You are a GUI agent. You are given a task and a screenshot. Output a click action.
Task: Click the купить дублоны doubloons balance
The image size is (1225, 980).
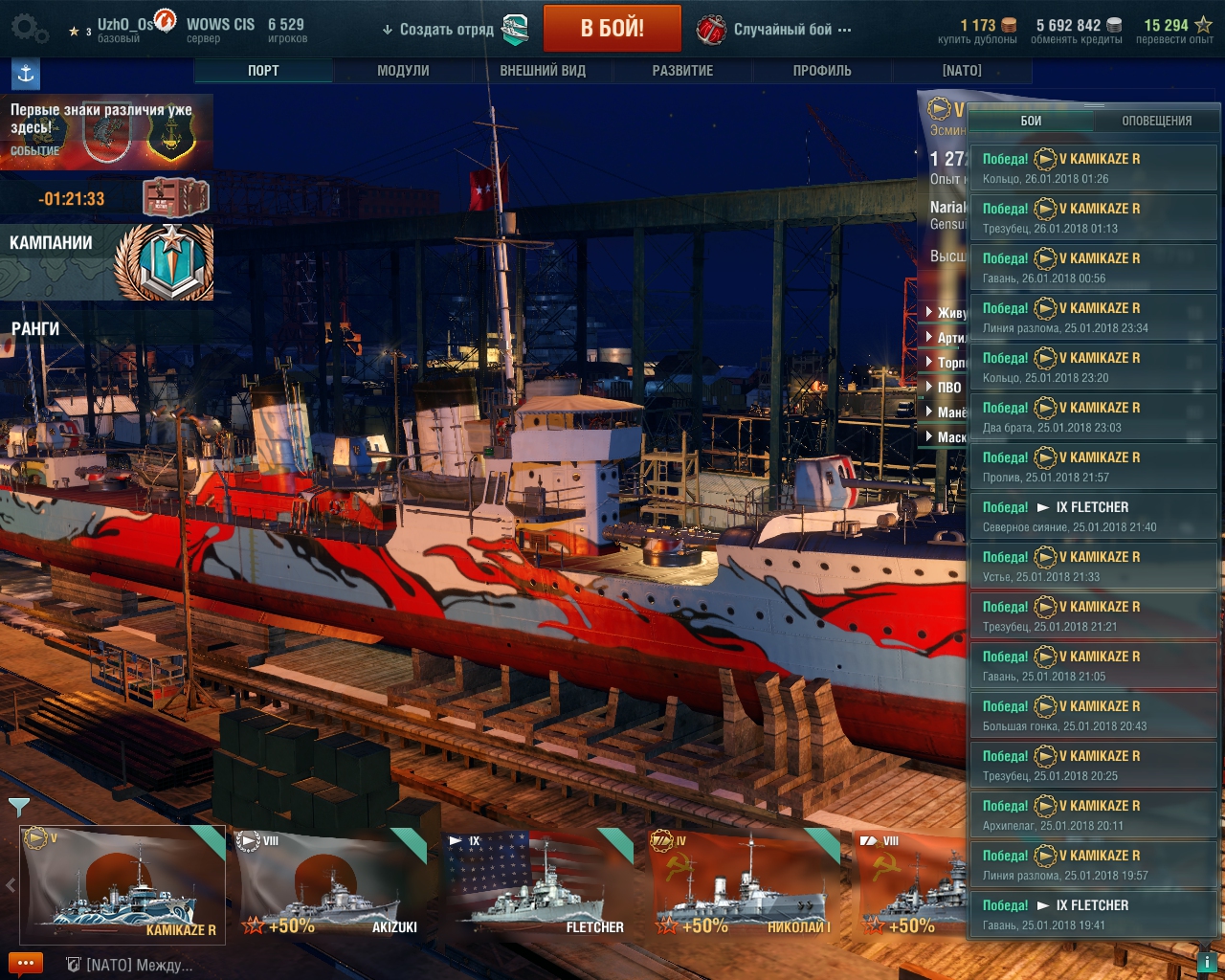tap(977, 32)
